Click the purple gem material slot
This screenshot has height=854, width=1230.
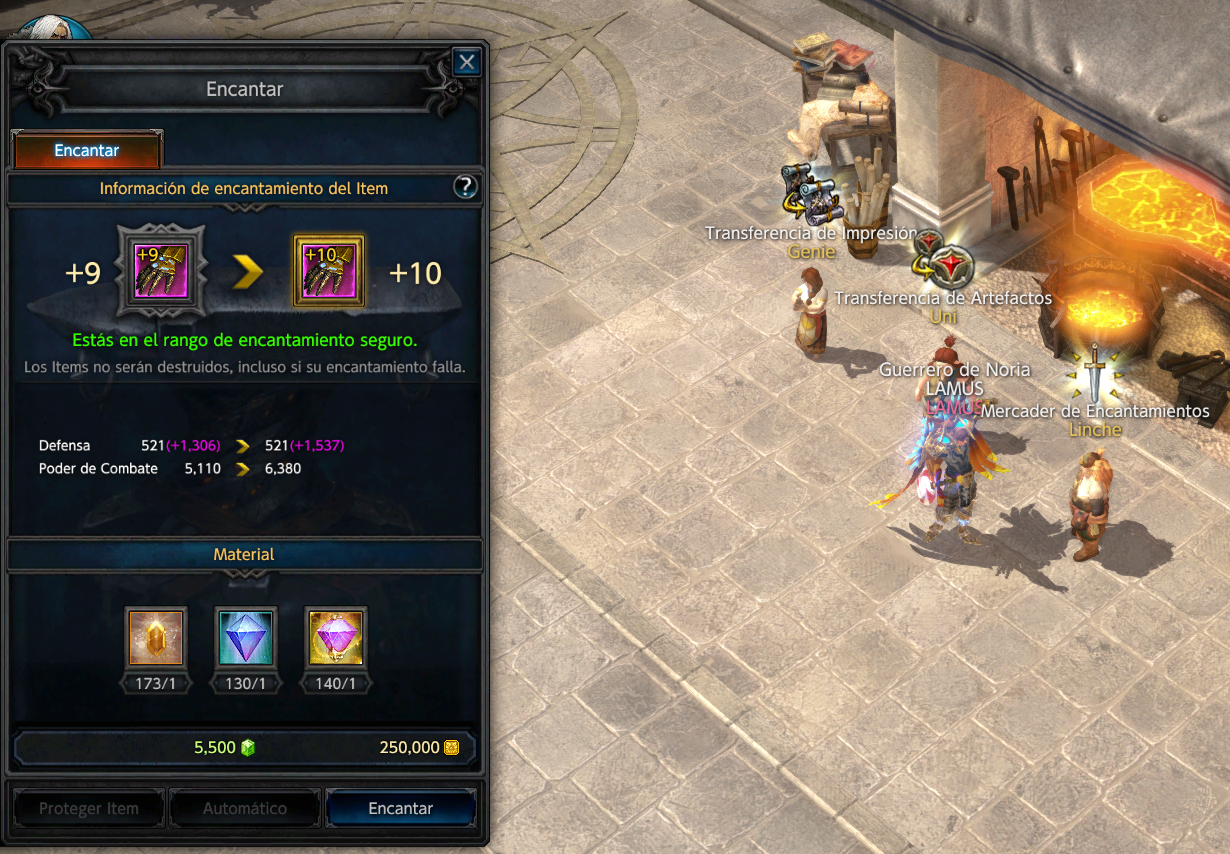tap(335, 637)
